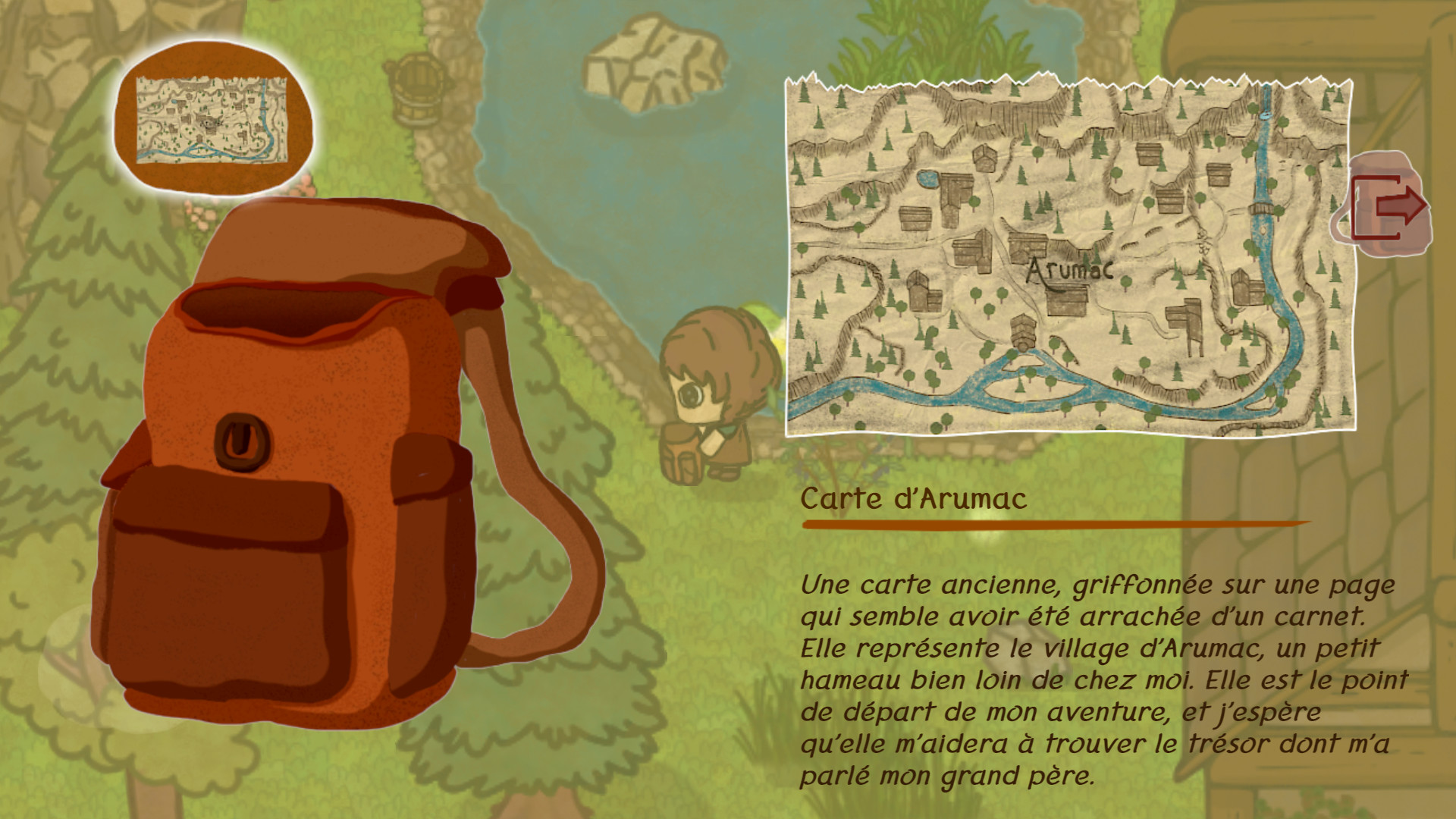1456x819 pixels.
Task: Open the backpack to browse items
Action: (318, 455)
